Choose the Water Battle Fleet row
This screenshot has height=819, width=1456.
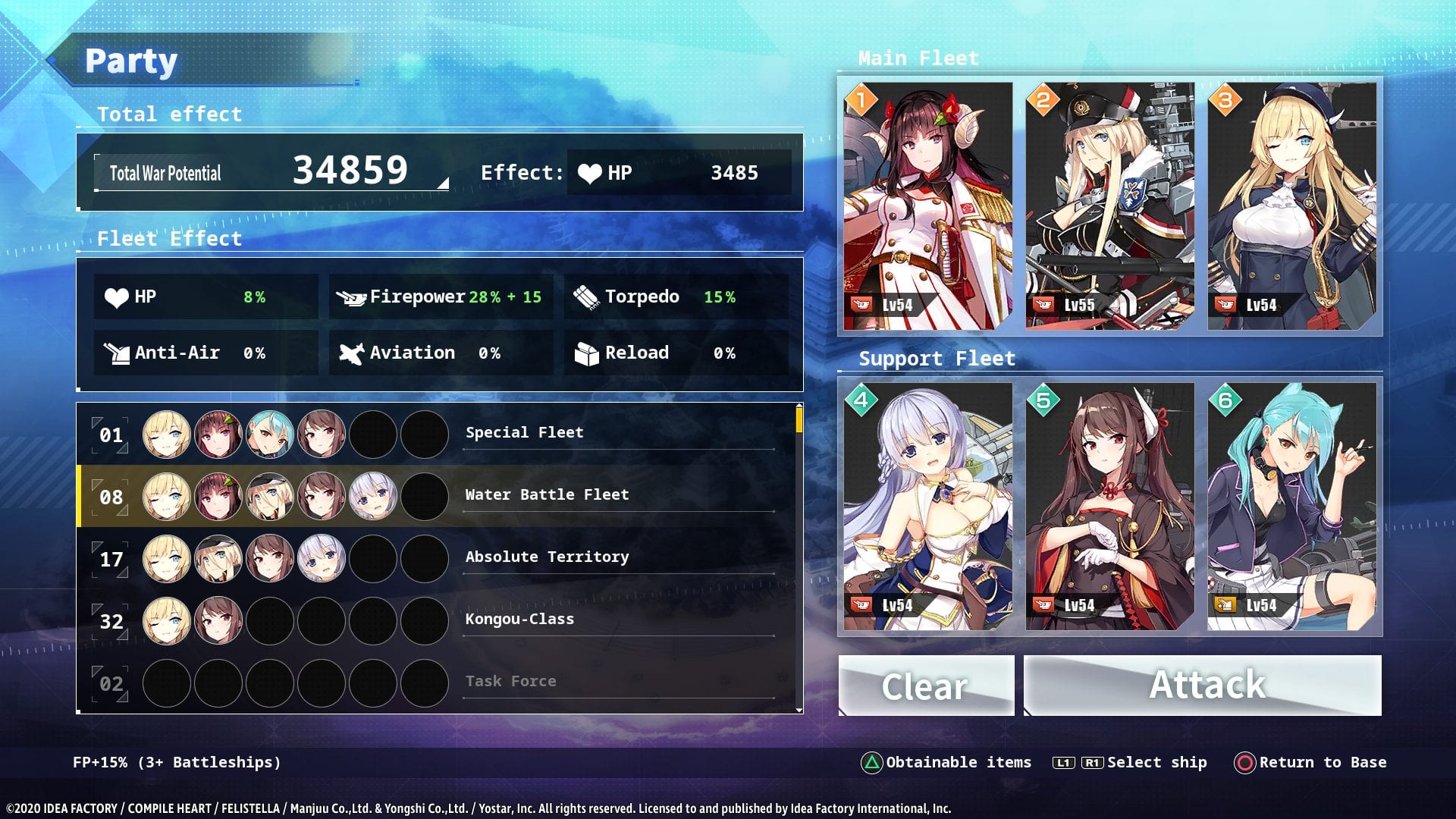coord(440,496)
